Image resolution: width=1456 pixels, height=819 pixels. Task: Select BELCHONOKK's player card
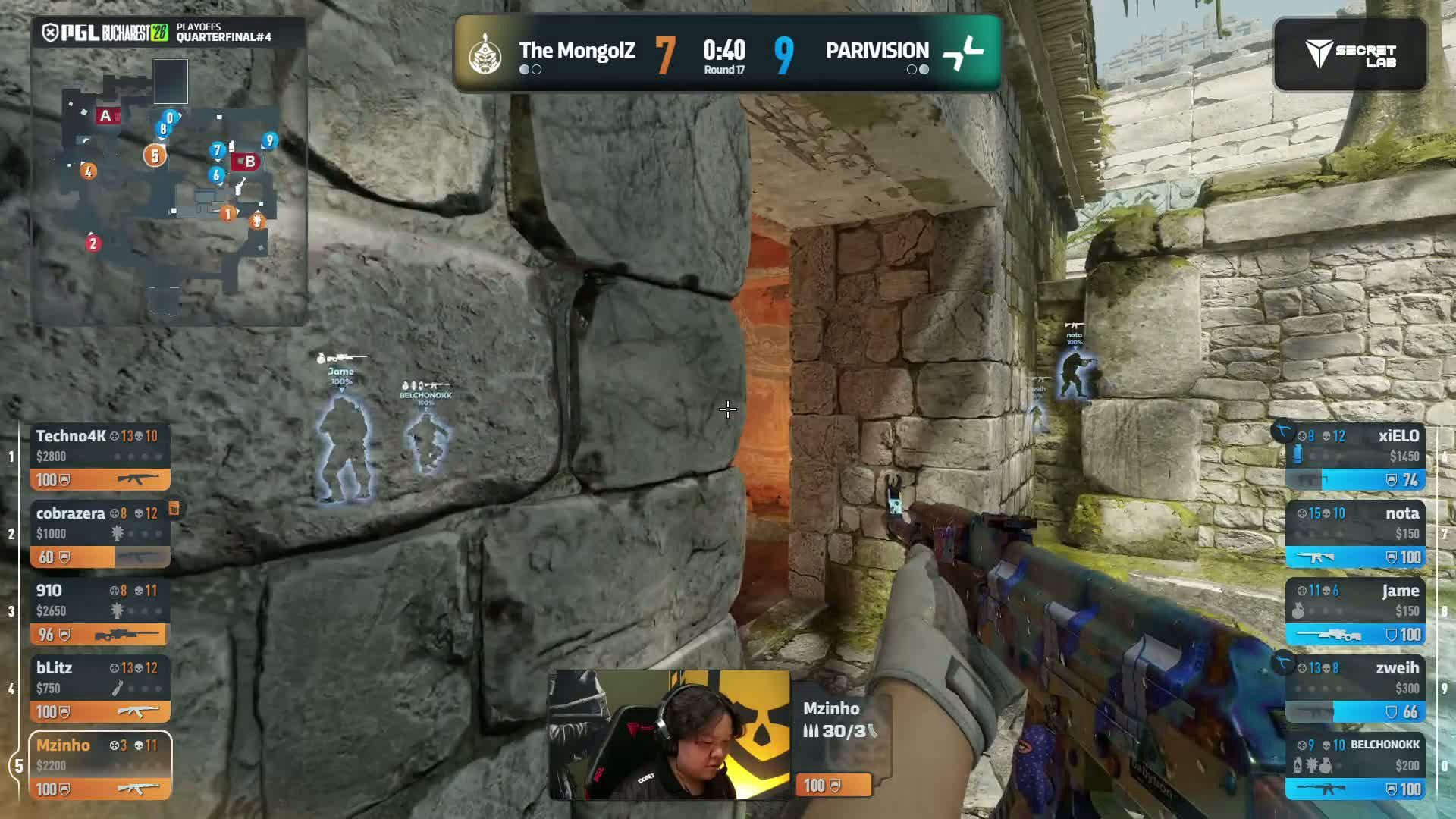point(1355,766)
